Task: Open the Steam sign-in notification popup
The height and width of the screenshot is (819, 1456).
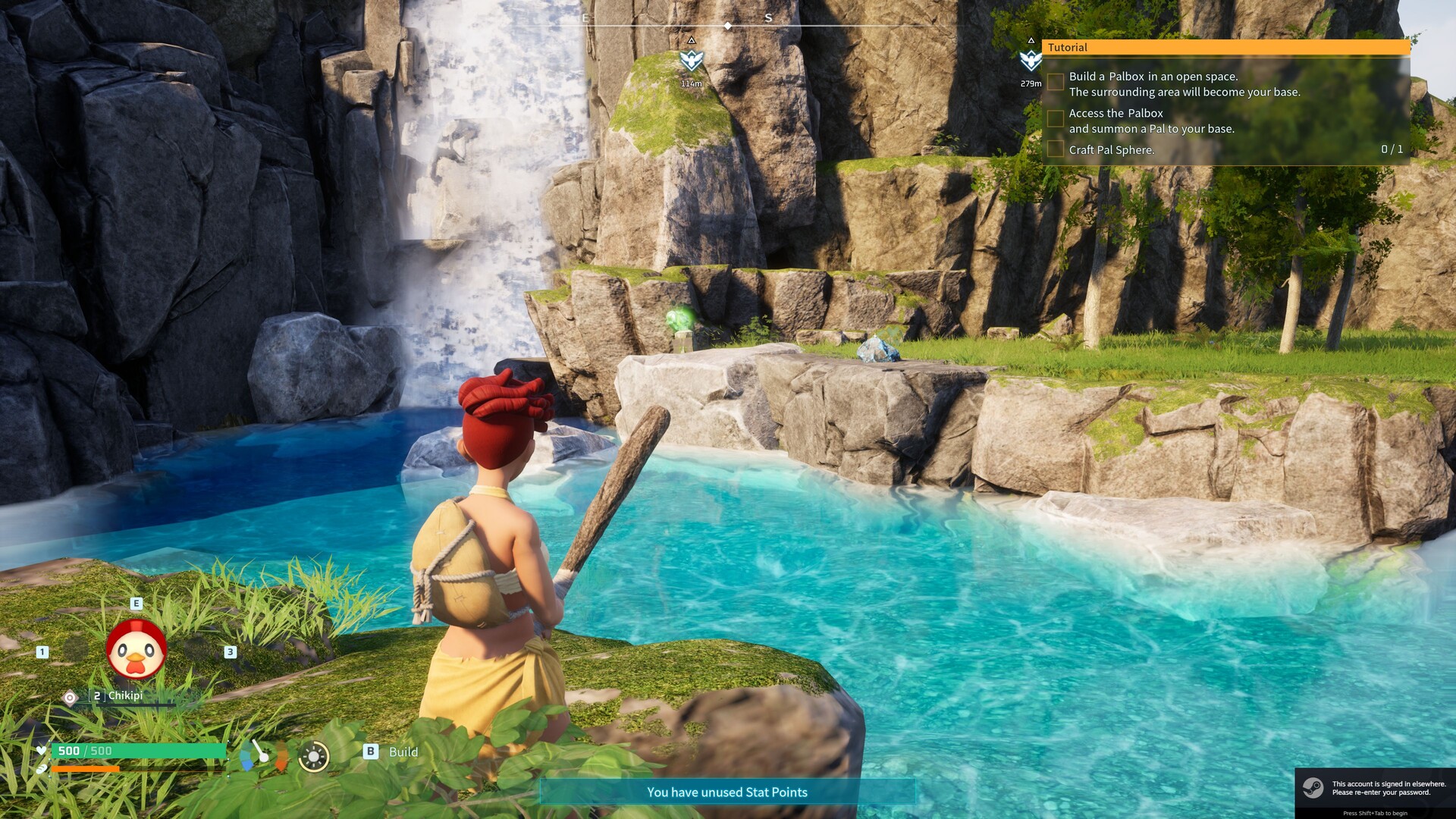Action: (x=1374, y=789)
